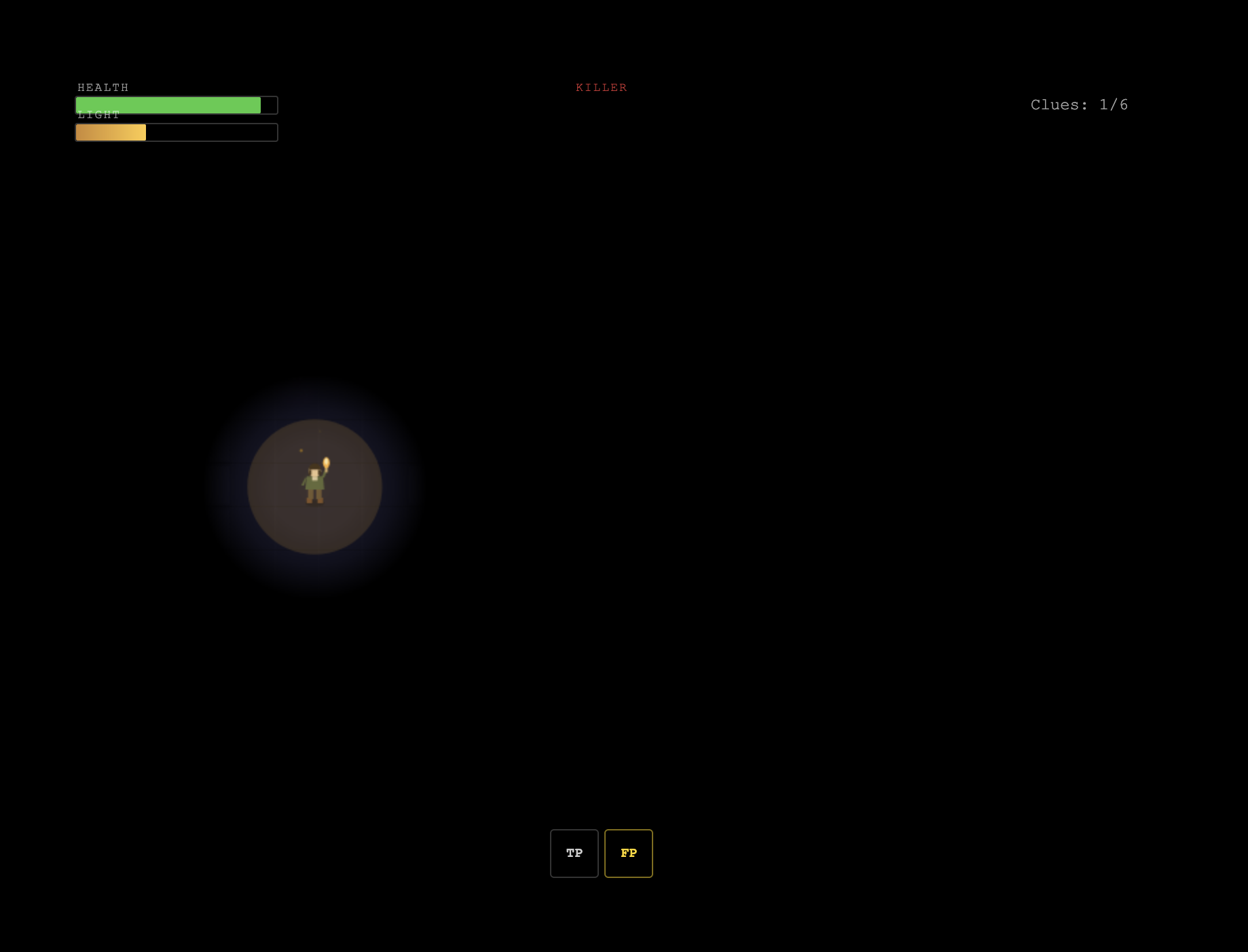Click the orange LIGHT progress bar
Viewport: 1248px width, 952px height.
click(x=111, y=132)
